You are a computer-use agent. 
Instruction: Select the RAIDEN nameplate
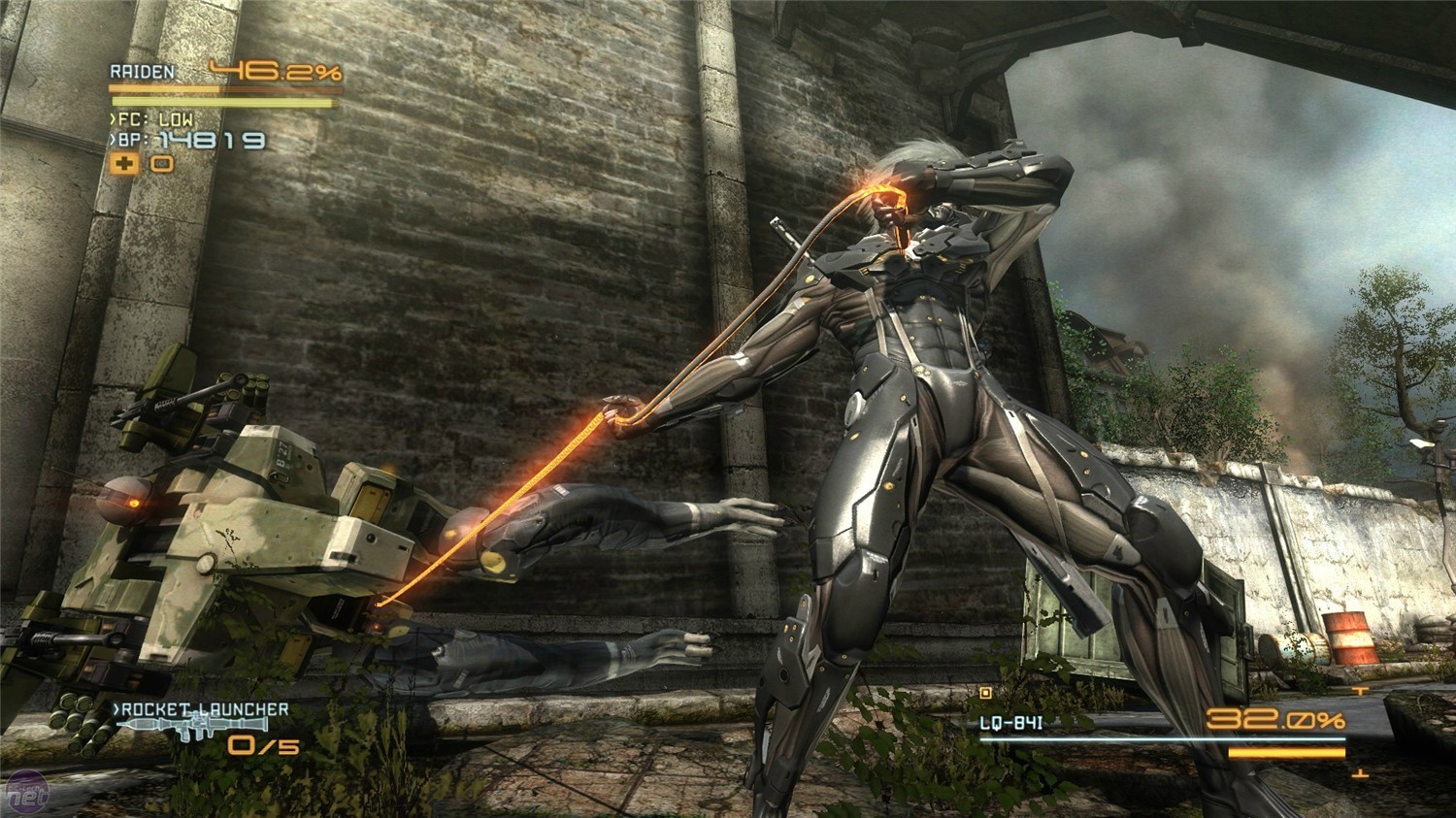point(144,70)
